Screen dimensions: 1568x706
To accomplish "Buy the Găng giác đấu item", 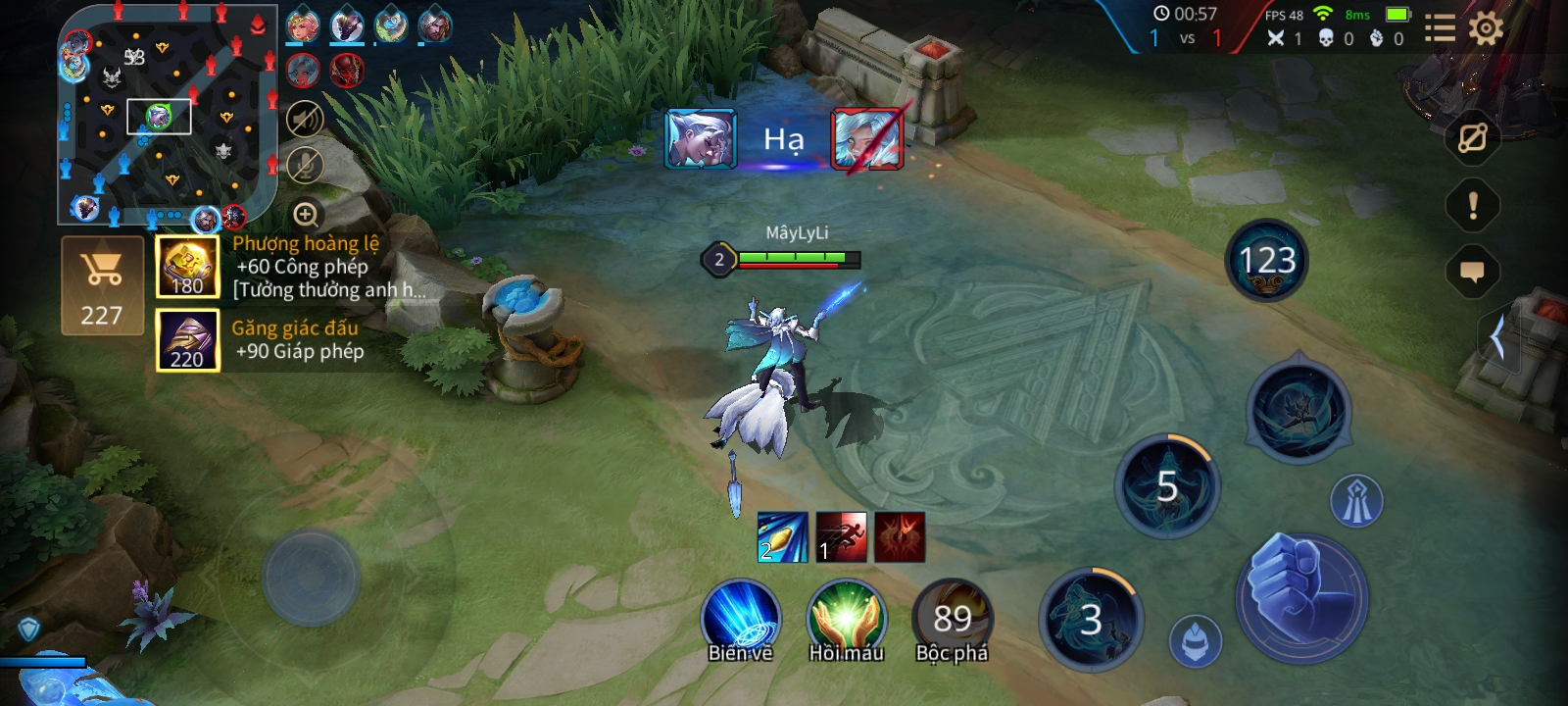I will point(187,340).
